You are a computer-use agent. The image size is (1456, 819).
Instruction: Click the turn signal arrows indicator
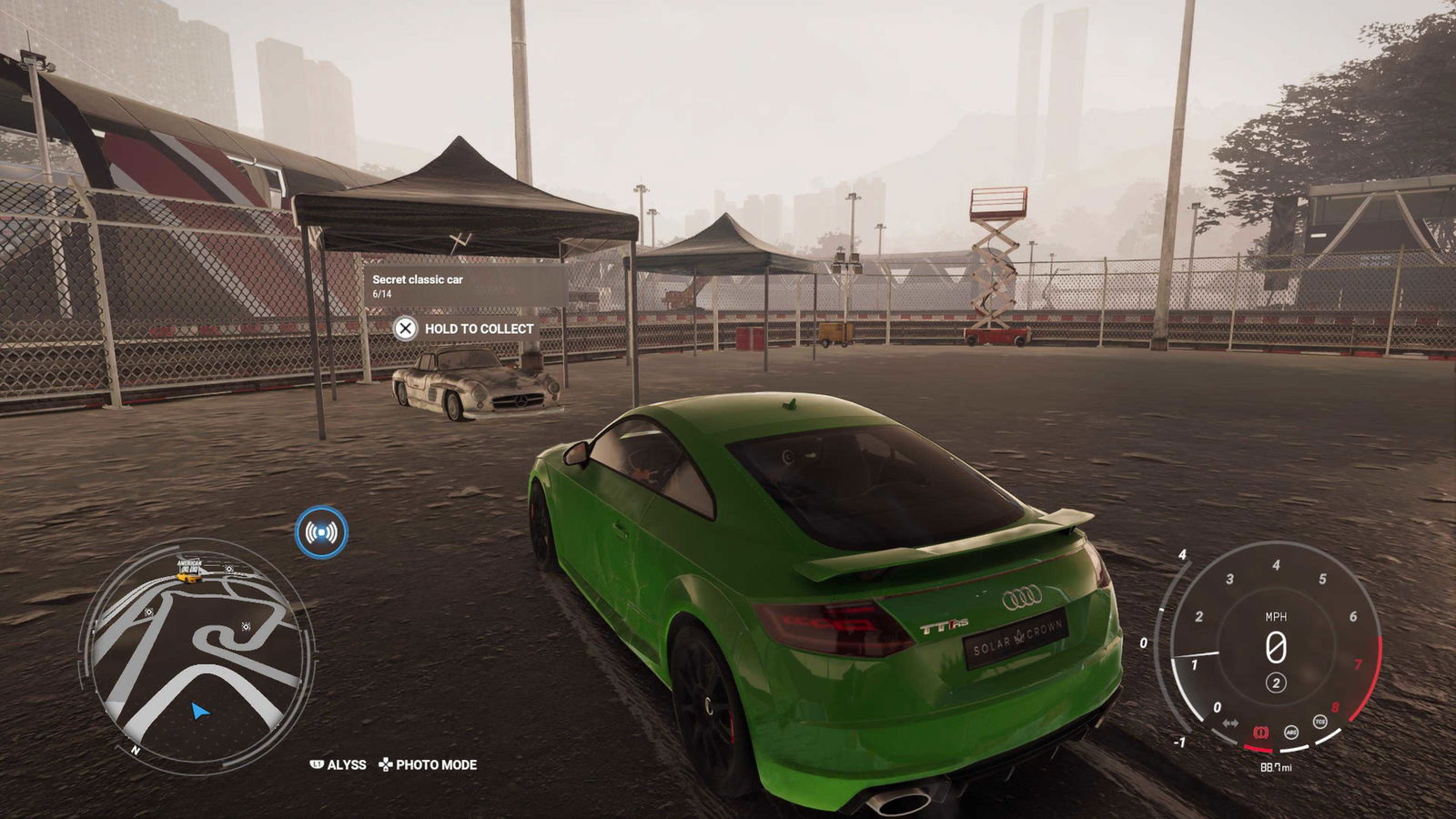pos(1230,723)
